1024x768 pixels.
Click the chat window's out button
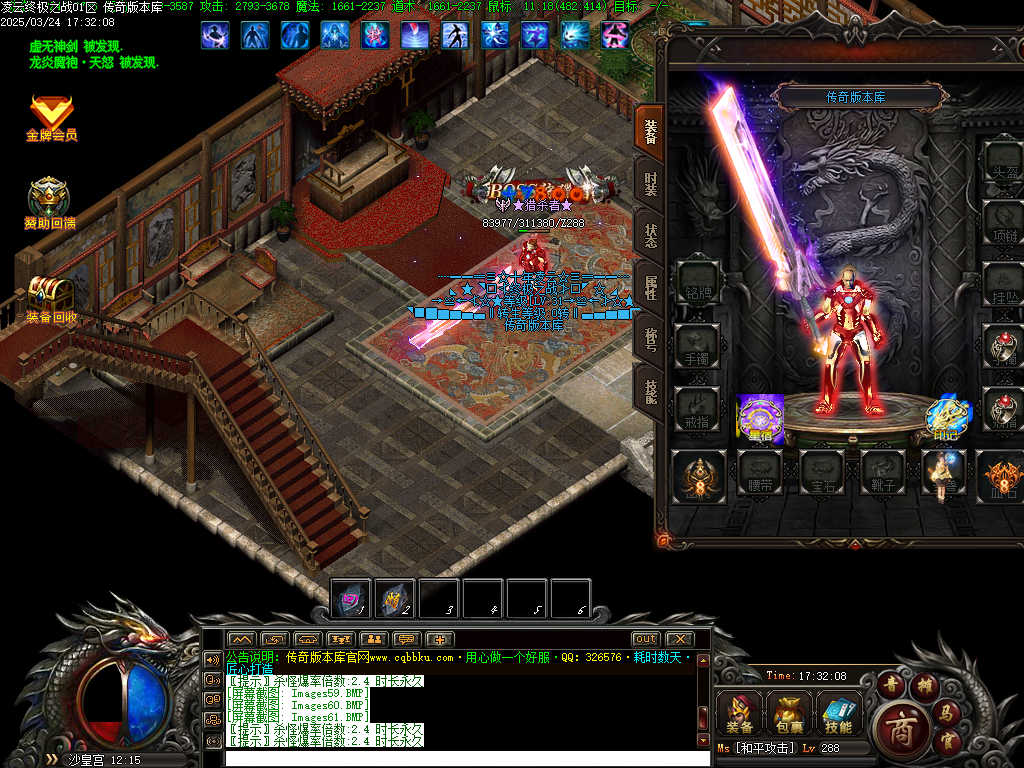[646, 639]
